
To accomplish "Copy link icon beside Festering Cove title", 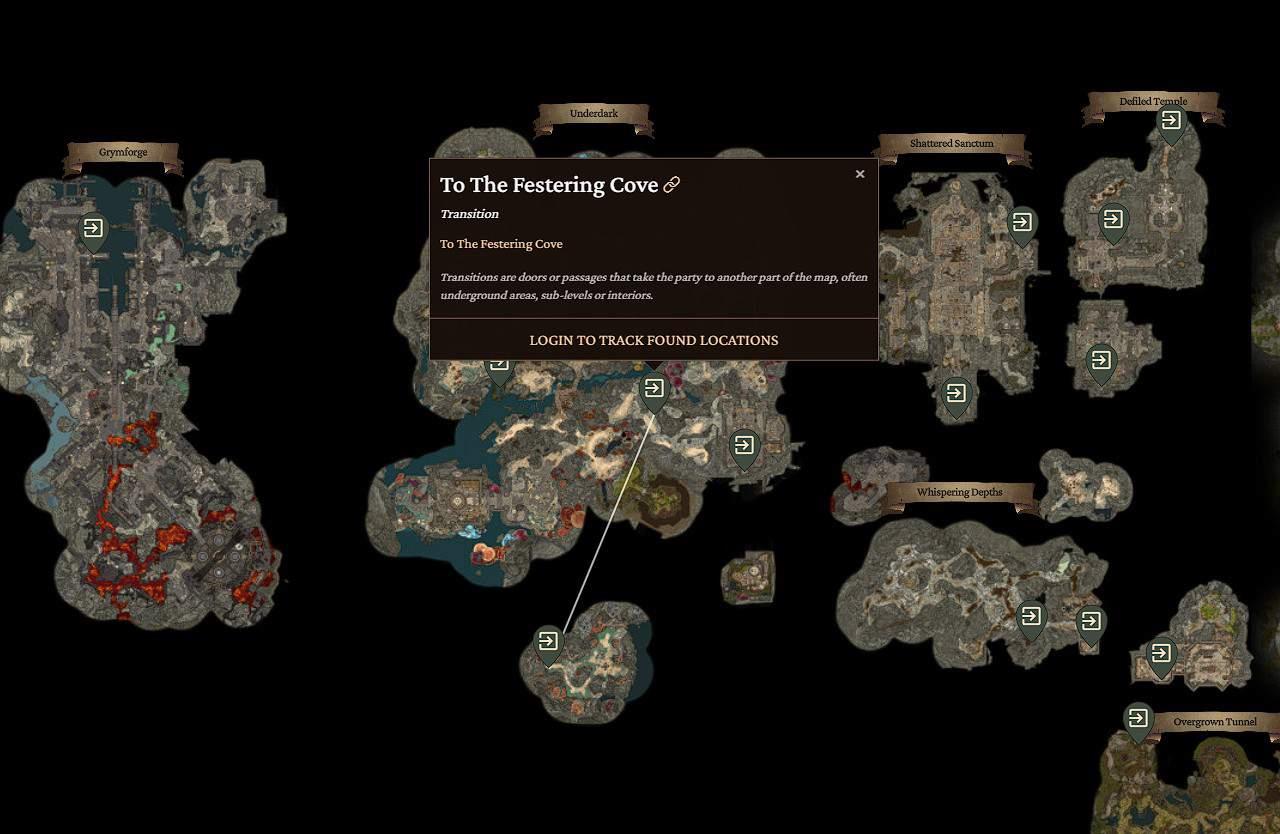I will pyautogui.click(x=672, y=185).
